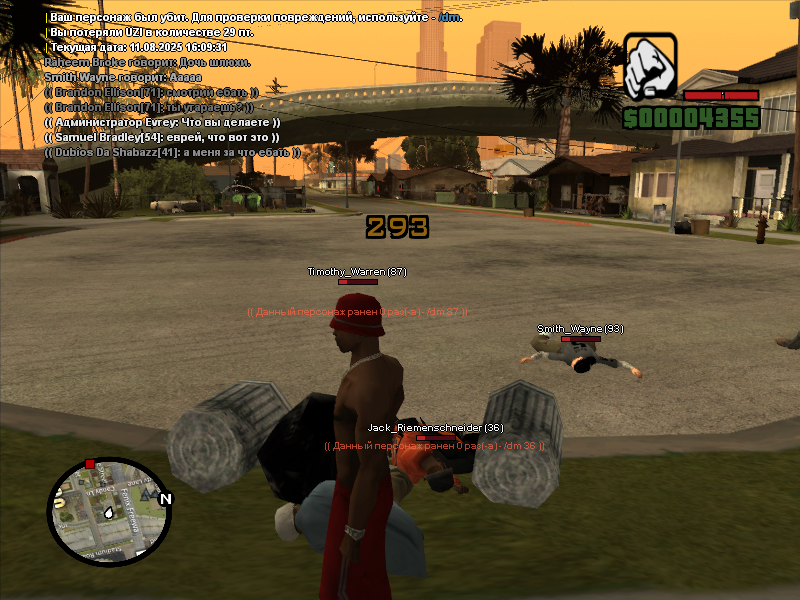Select the Timothy_Warren player name tag
Image resolution: width=800 pixels, height=600 pixels.
(x=357, y=272)
